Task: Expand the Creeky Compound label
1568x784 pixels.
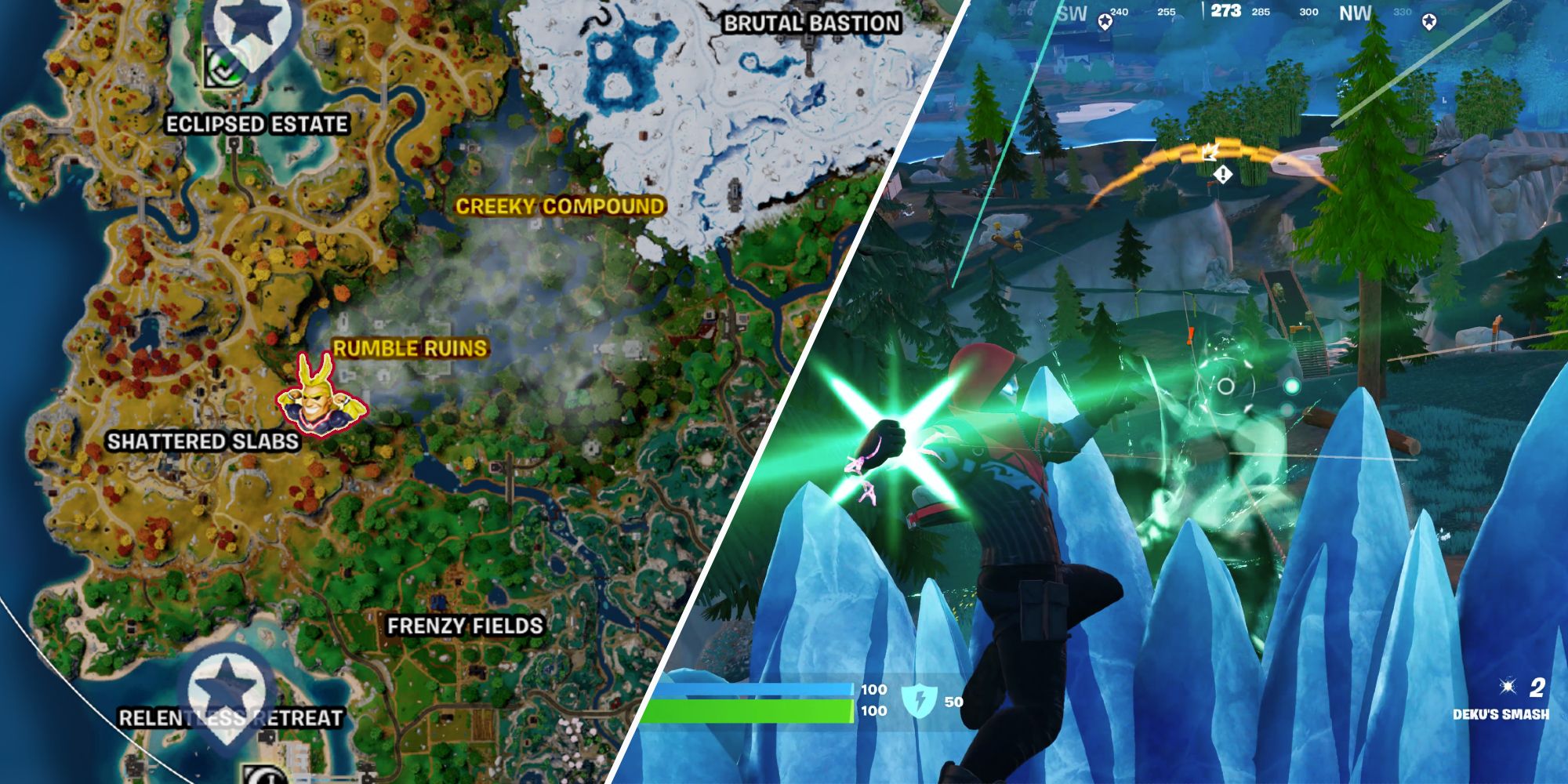Action: [x=559, y=208]
